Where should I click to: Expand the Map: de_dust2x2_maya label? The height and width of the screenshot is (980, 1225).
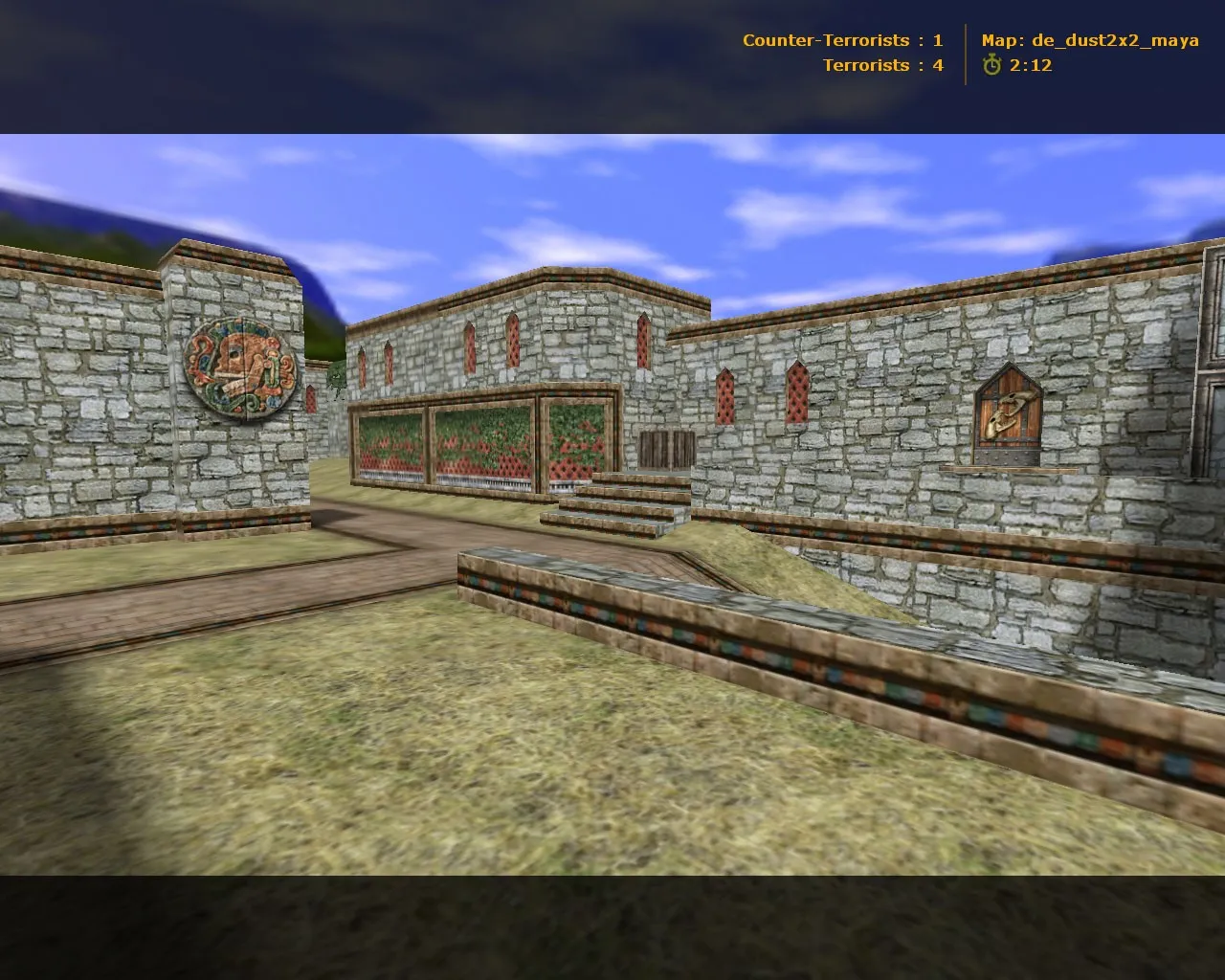(1088, 40)
